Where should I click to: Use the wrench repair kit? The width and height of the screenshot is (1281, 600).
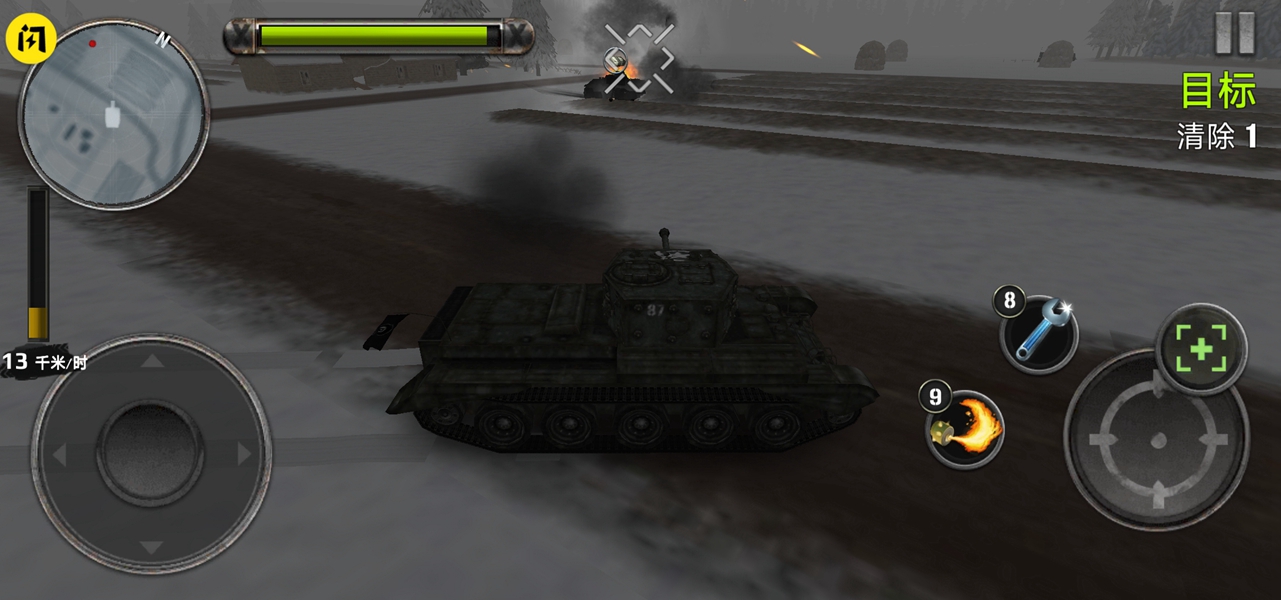pyautogui.click(x=1040, y=334)
